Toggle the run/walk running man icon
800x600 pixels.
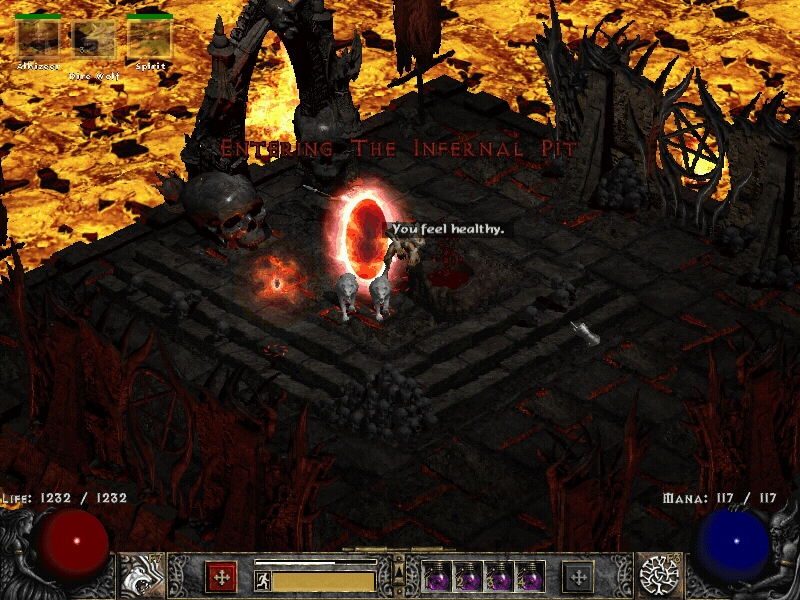[262, 580]
